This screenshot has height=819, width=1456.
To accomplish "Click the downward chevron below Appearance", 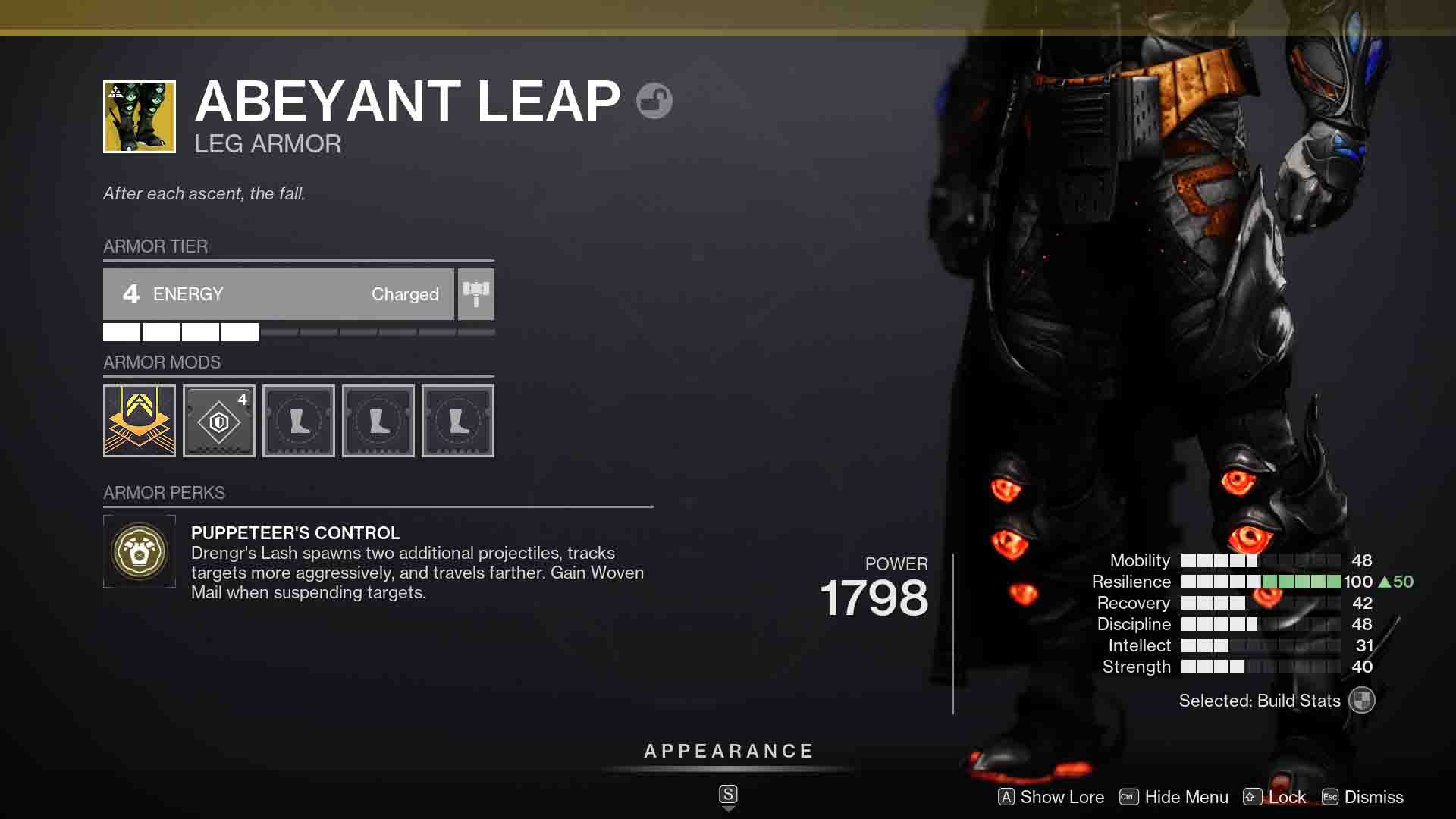I will 728,808.
